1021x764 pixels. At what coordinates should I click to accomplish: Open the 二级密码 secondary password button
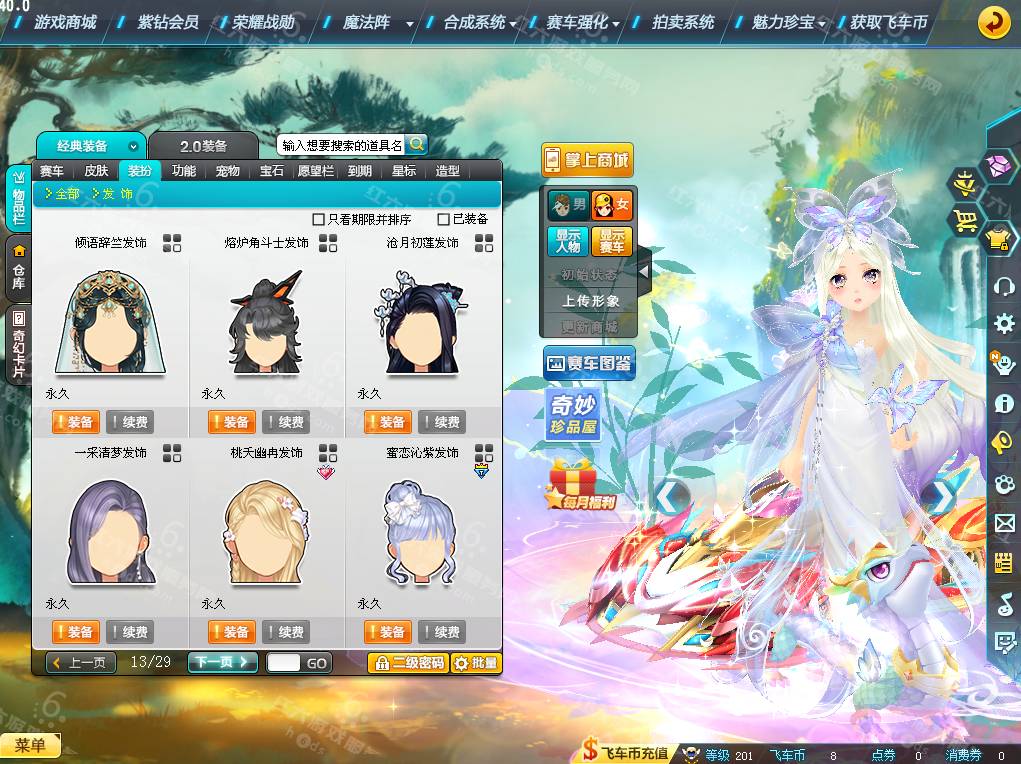[x=407, y=662]
